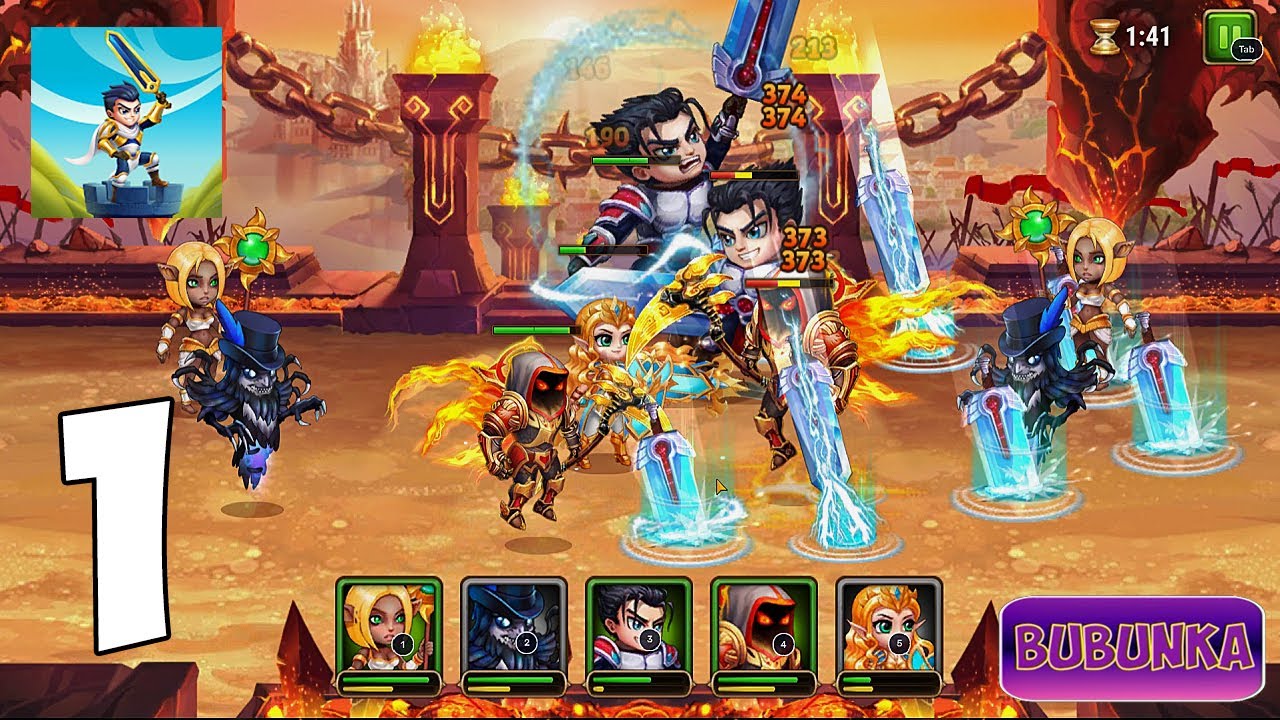Image resolution: width=1280 pixels, height=720 pixels.
Task: Click the purple BUBUNKA channel badge
Action: [x=1131, y=648]
